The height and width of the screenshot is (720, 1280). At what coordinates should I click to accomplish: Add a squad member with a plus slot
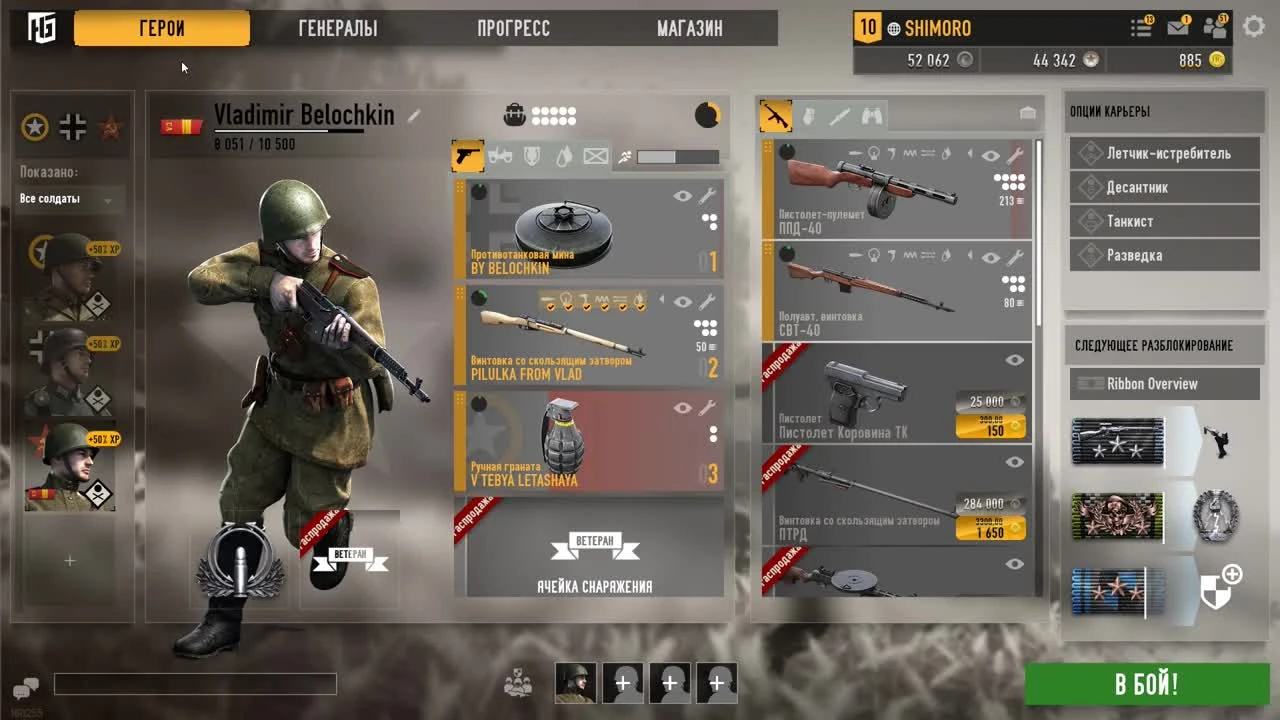click(x=623, y=683)
